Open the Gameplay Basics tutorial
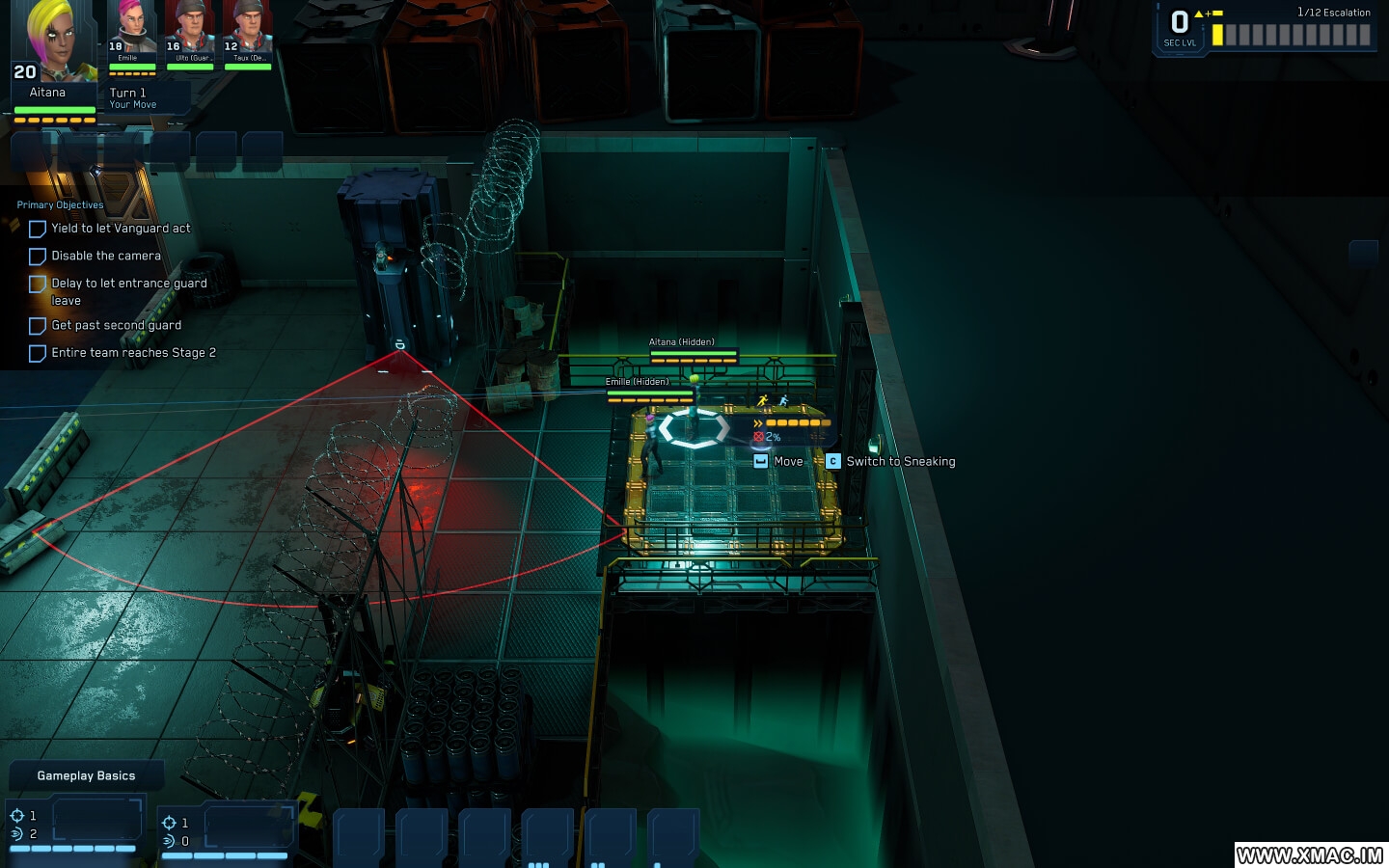This screenshot has height=868, width=1389. 85,774
